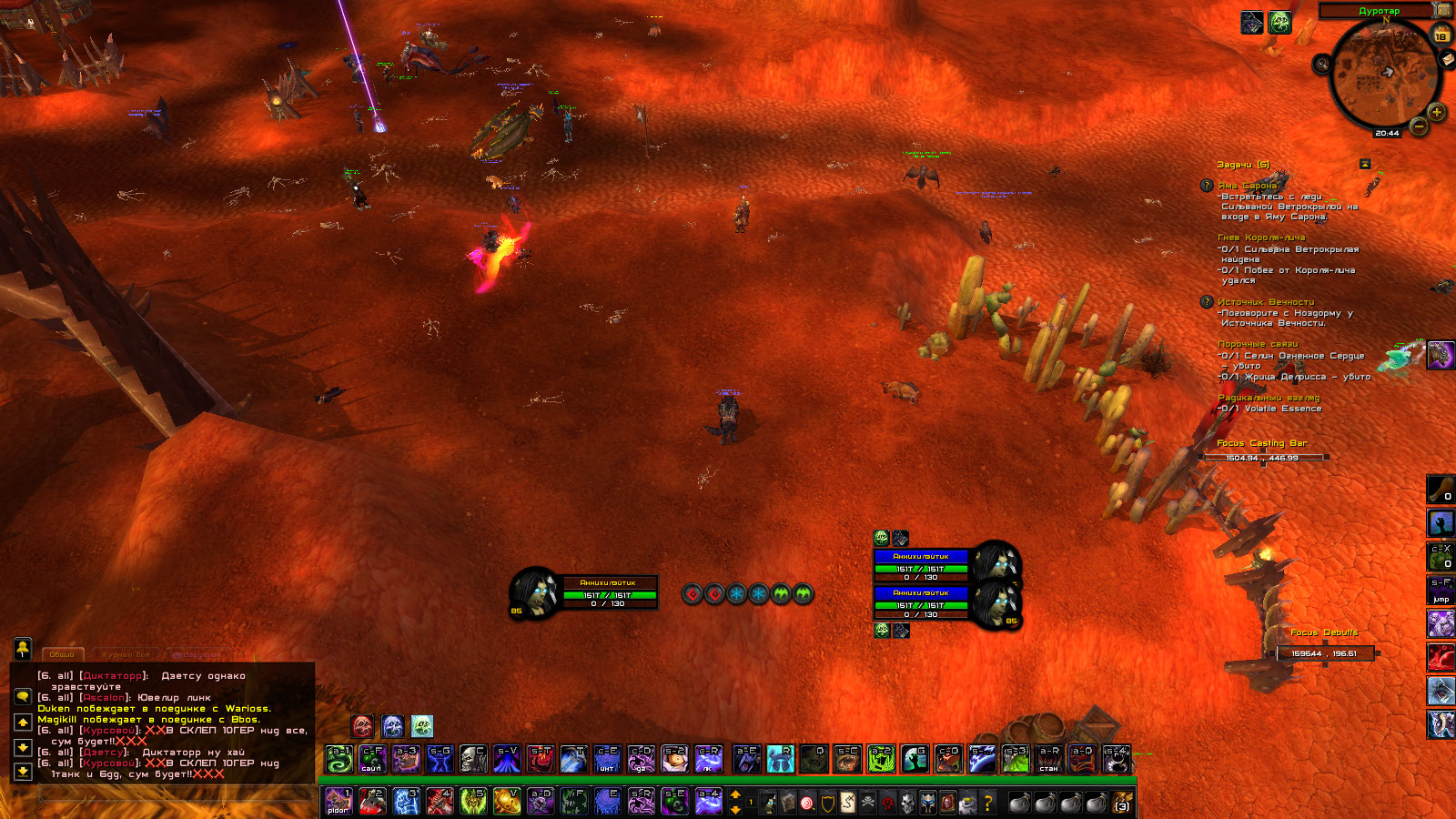Click the mail envelope icon by minimap
Image resolution: width=1456 pixels, height=819 pixels.
1447,59
